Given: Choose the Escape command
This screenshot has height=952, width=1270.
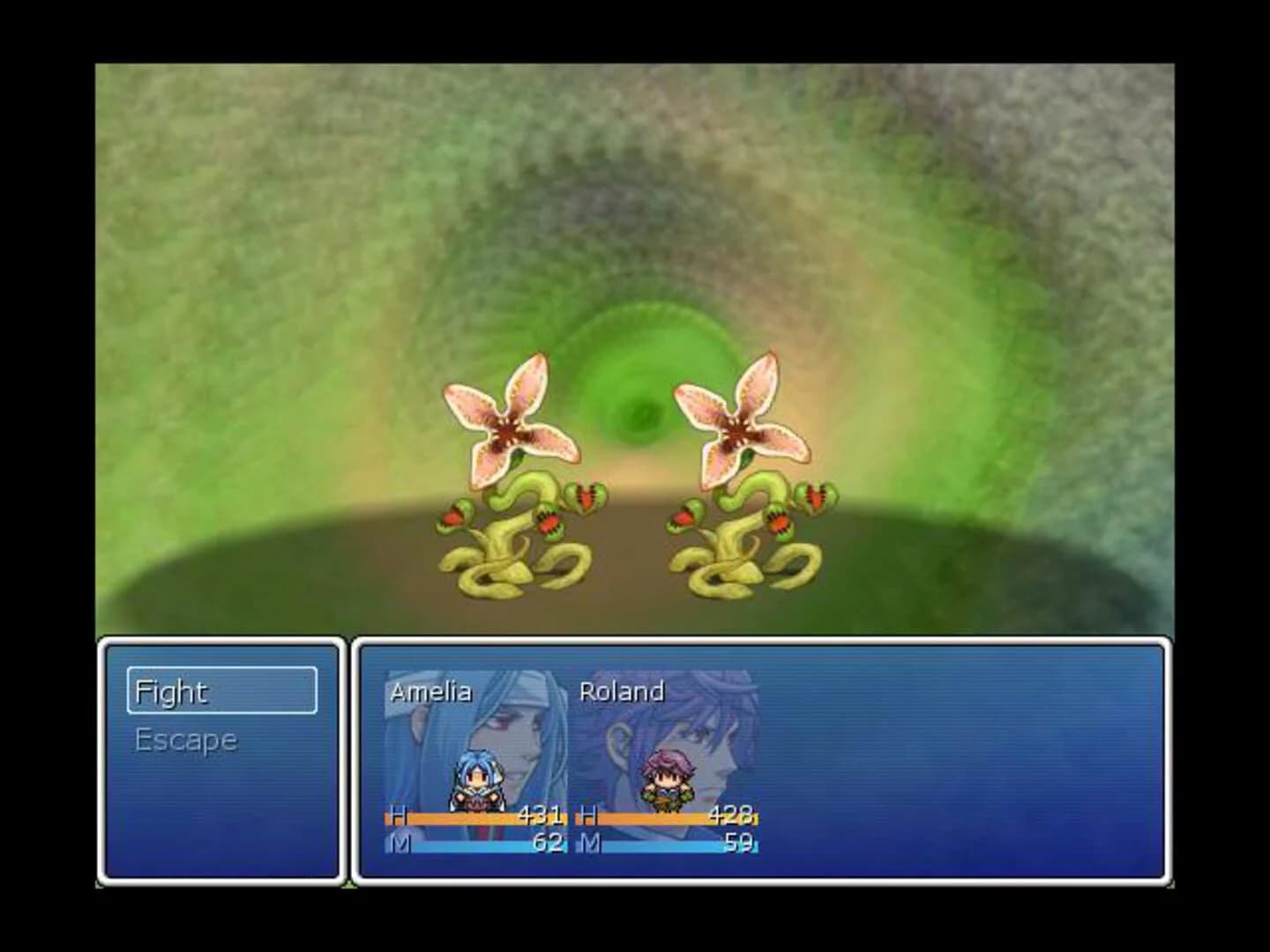Looking at the screenshot, I should point(185,739).
